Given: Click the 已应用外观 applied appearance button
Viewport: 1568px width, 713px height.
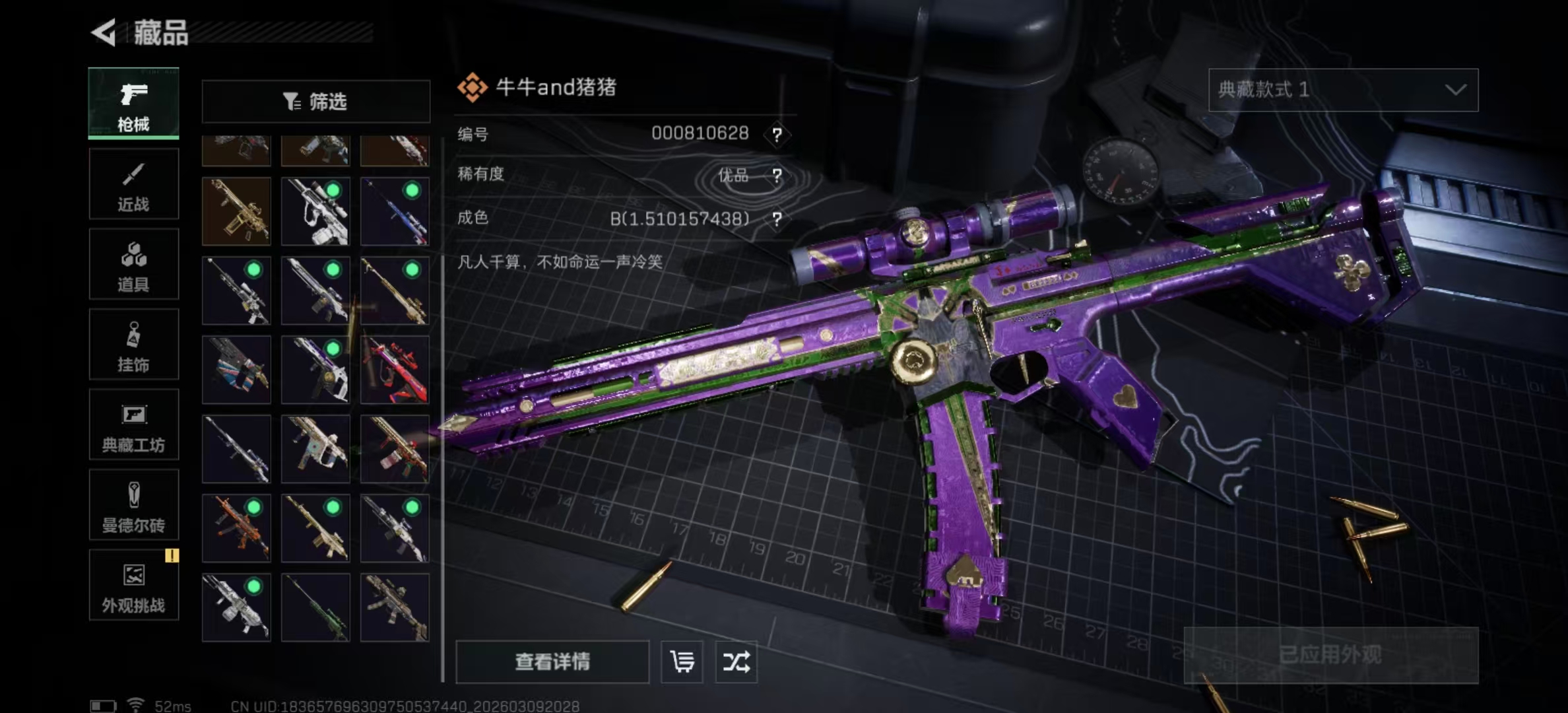Looking at the screenshot, I should (x=1330, y=655).
